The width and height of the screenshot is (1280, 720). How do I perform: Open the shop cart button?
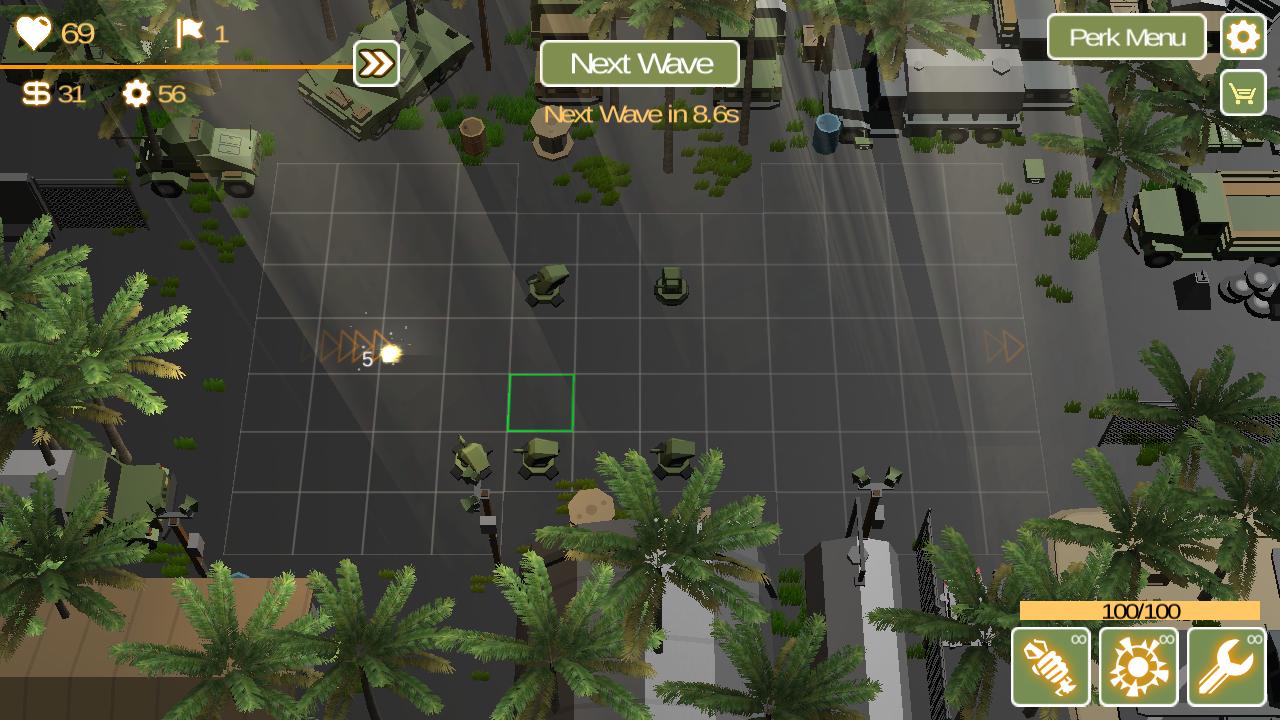[1243, 95]
